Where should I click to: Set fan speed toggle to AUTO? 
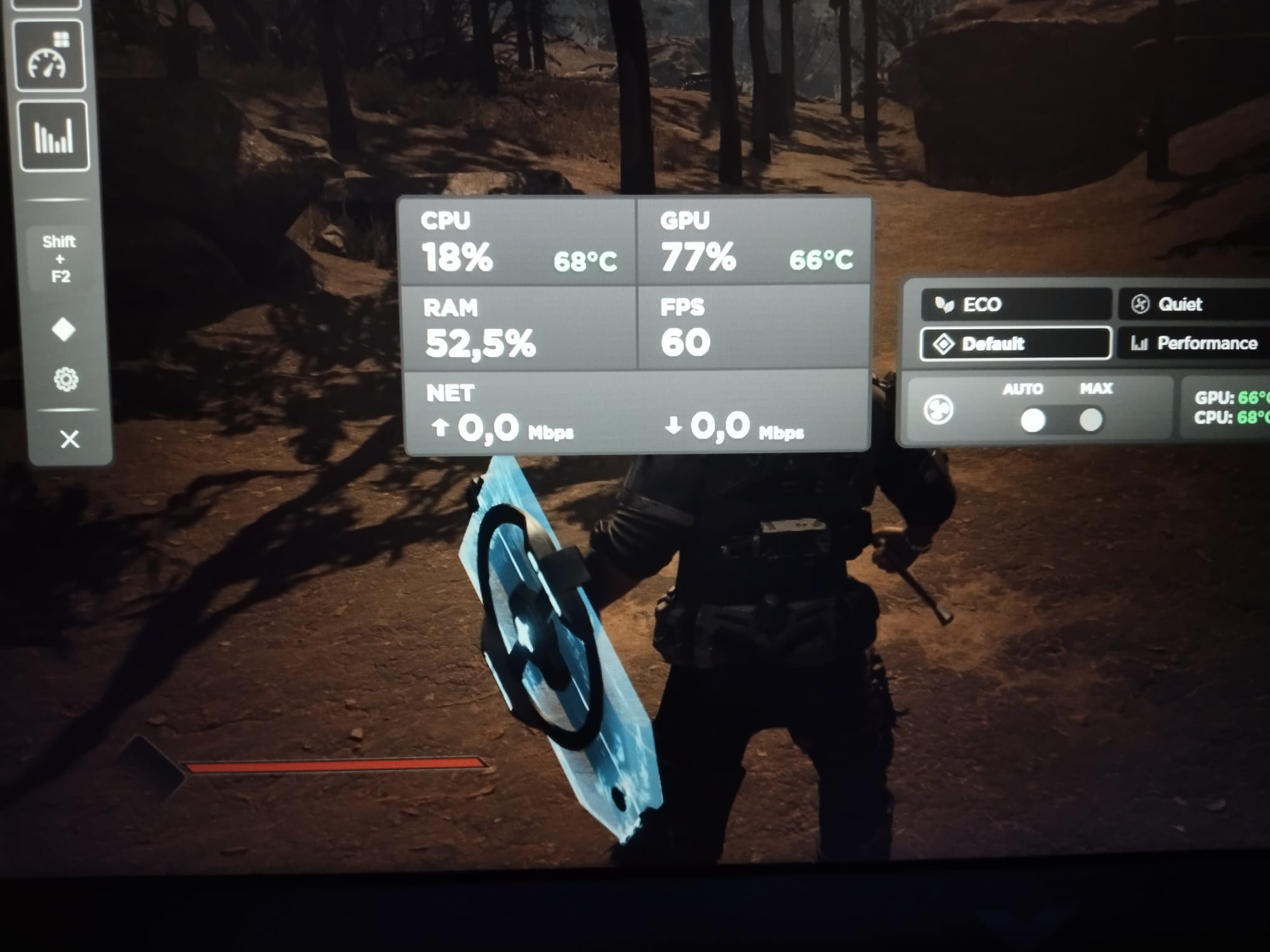1033,420
